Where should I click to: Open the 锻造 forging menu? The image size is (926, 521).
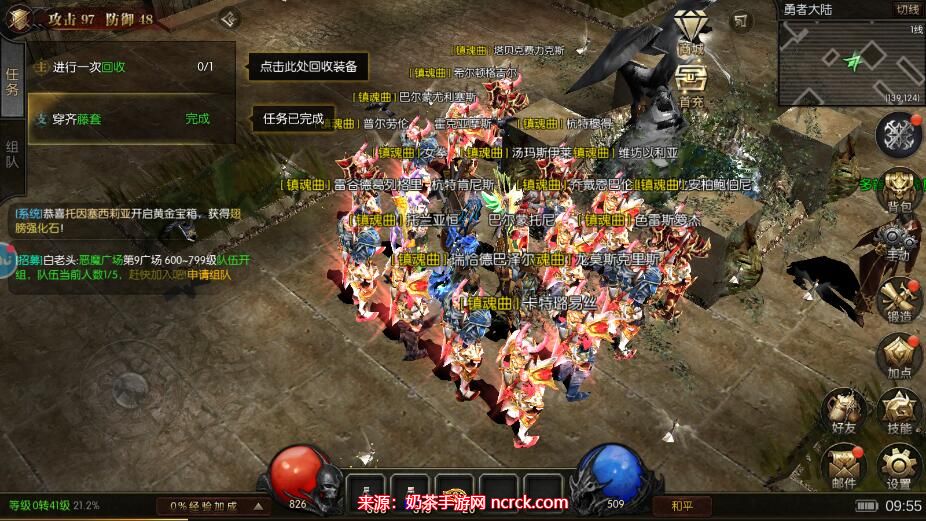point(898,299)
